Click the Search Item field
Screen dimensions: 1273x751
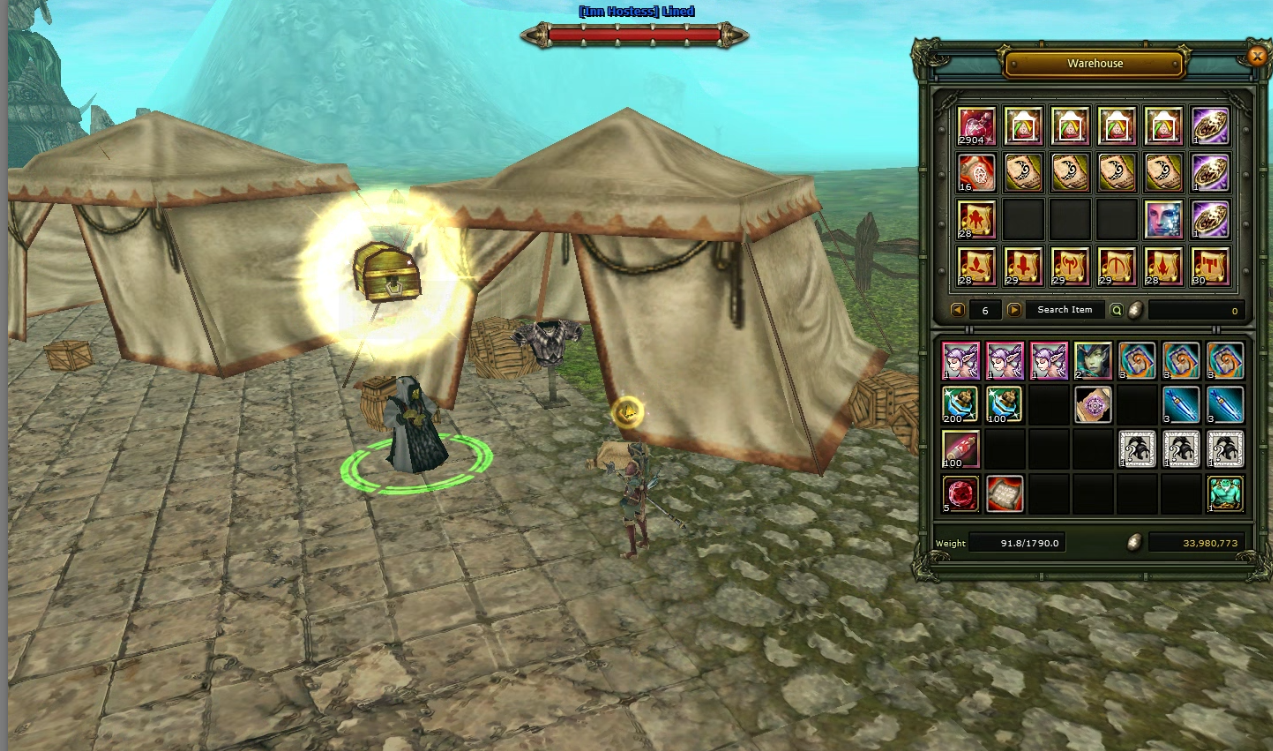(x=1064, y=310)
